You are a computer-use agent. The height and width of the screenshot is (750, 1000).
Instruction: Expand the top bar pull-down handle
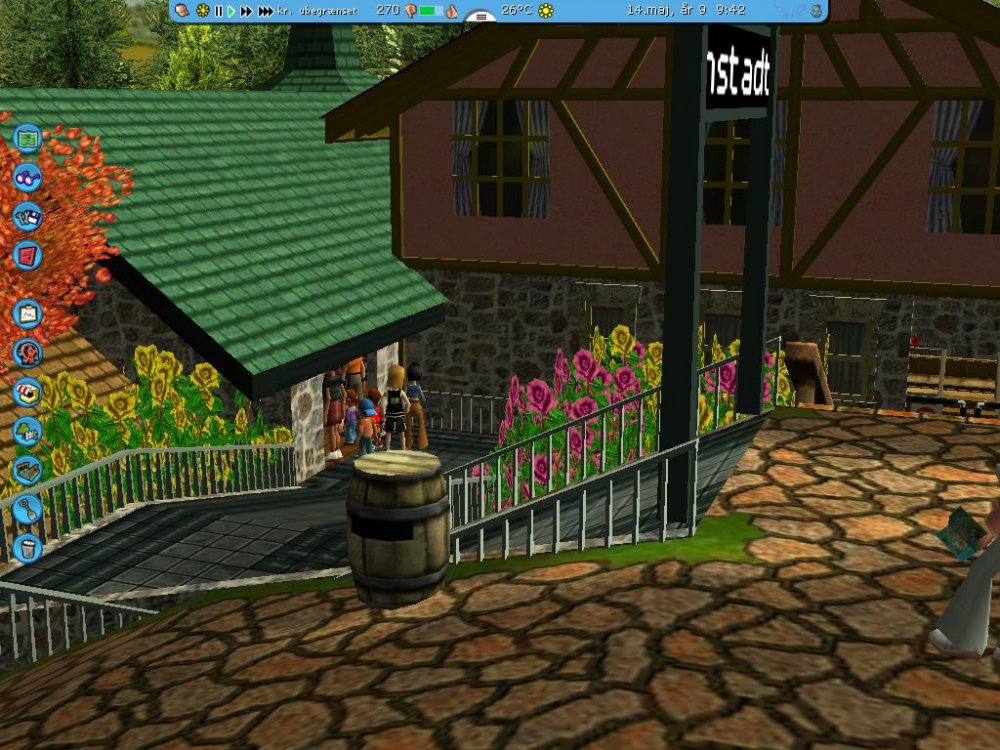point(481,18)
